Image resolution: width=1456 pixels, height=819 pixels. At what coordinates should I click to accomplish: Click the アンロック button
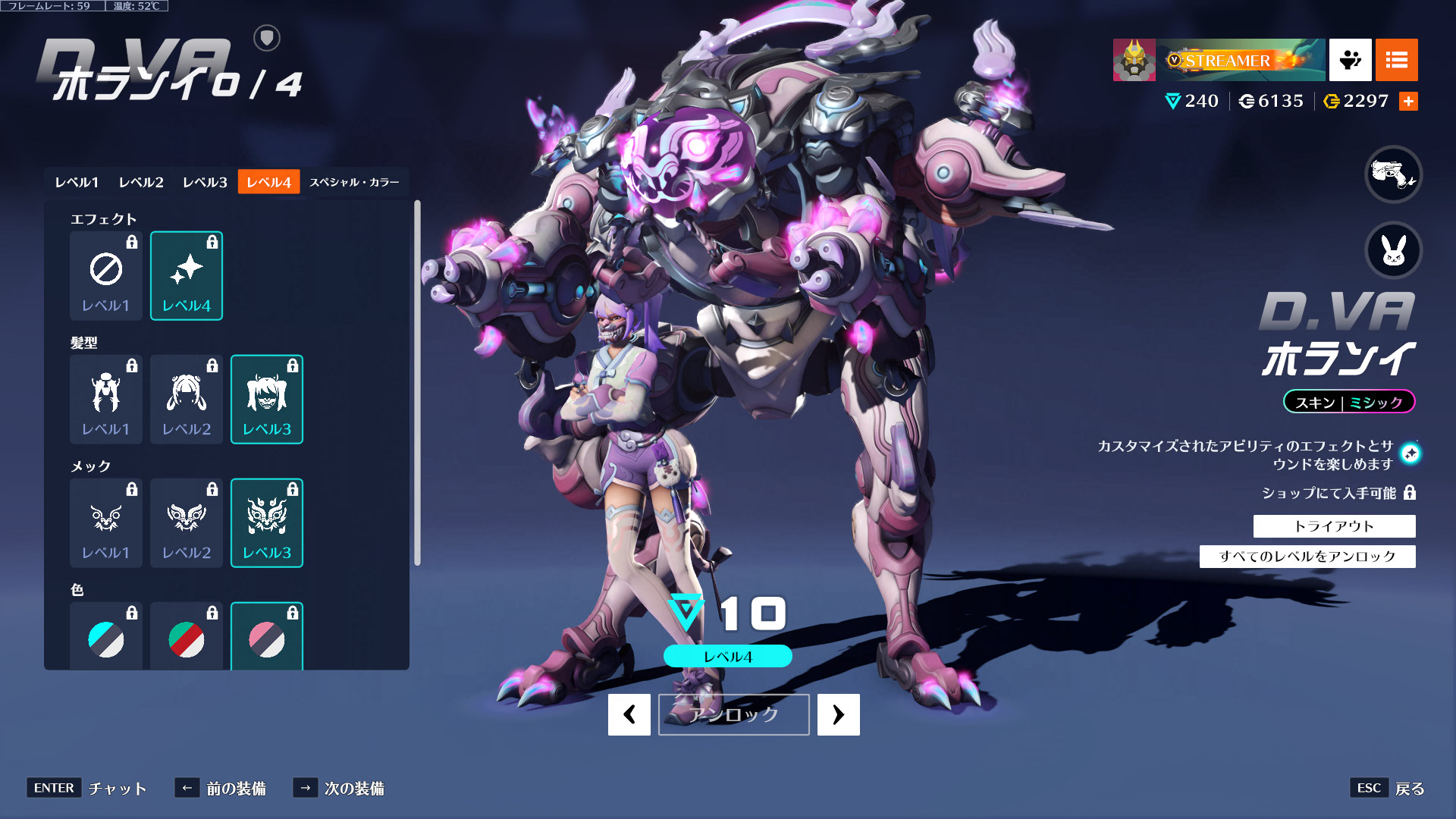point(733,714)
